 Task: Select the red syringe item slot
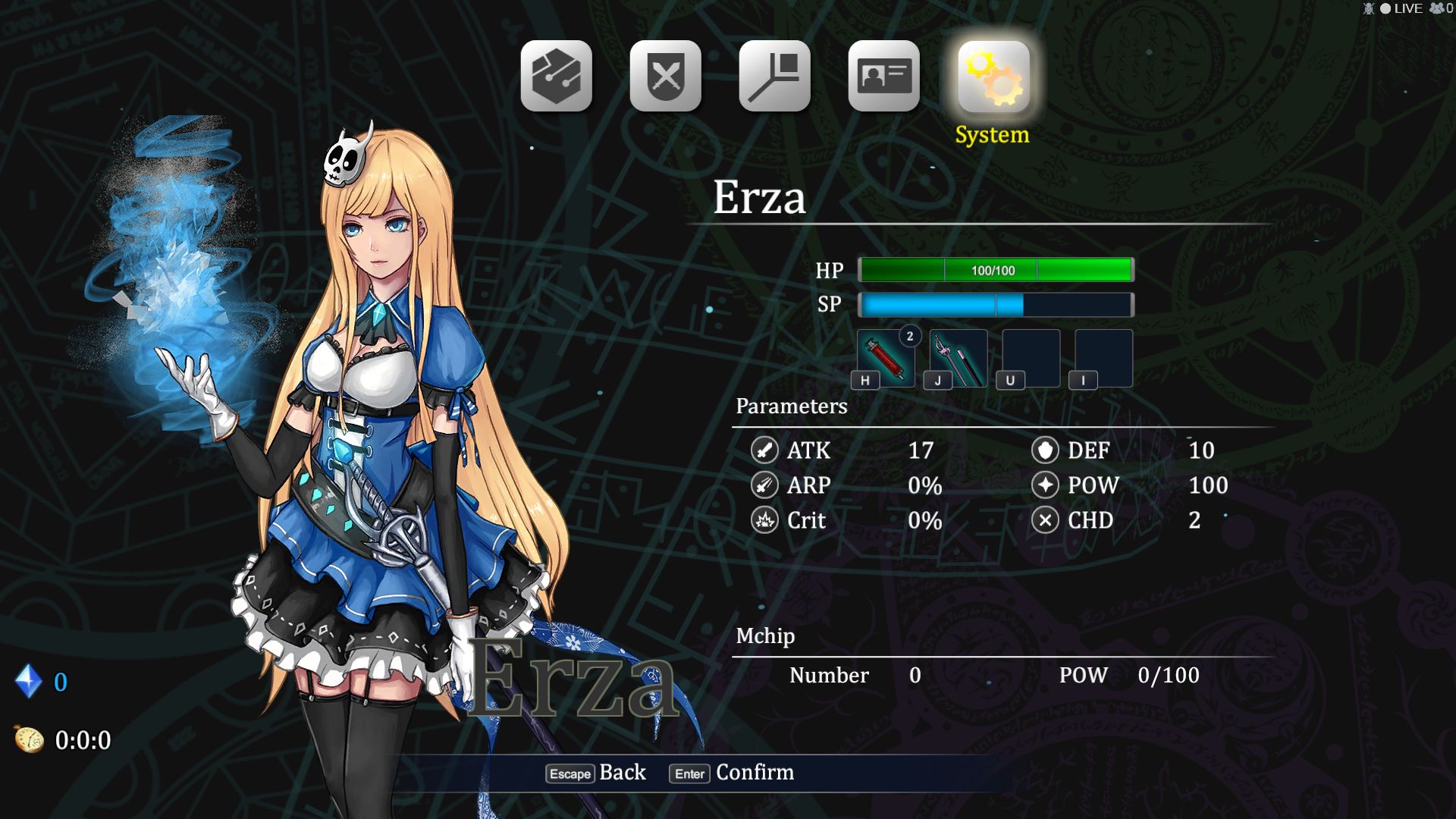pyautogui.click(x=886, y=358)
